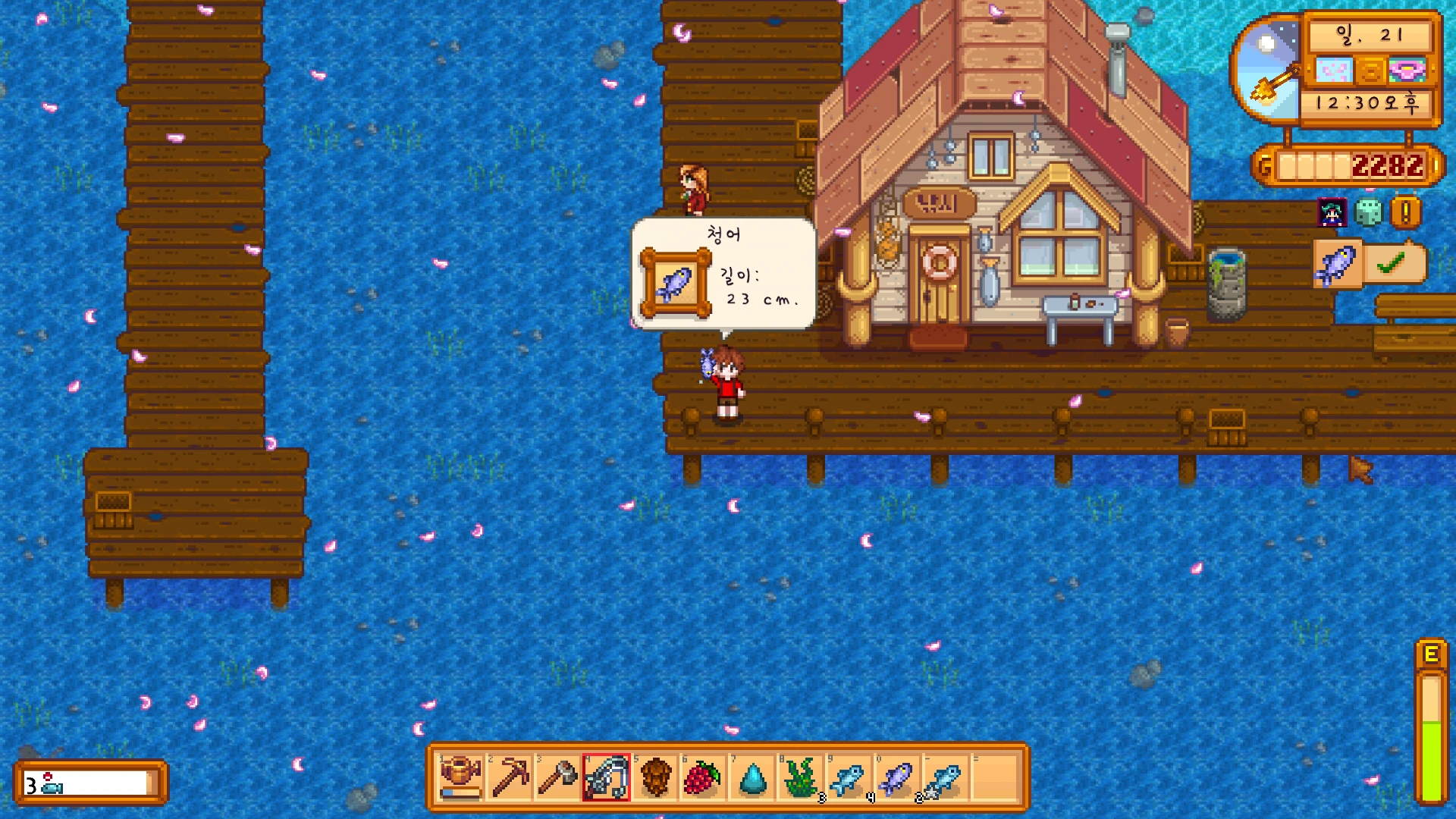The width and height of the screenshot is (1456, 819).
Task: Click the green dice luck buff icon
Action: (1369, 213)
